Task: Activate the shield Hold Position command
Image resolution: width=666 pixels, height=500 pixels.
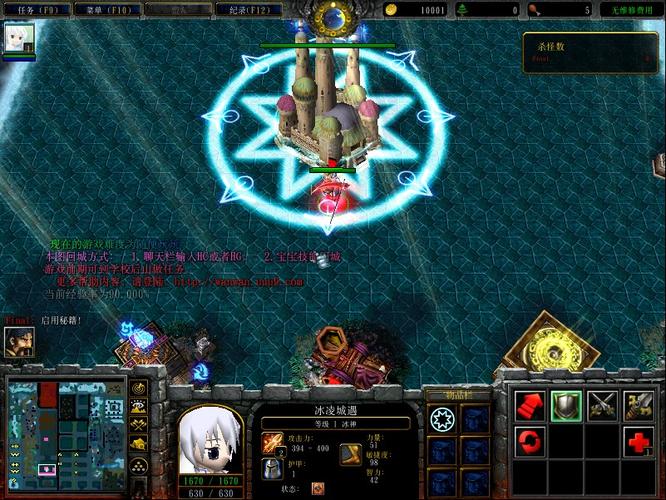Action: coord(566,404)
